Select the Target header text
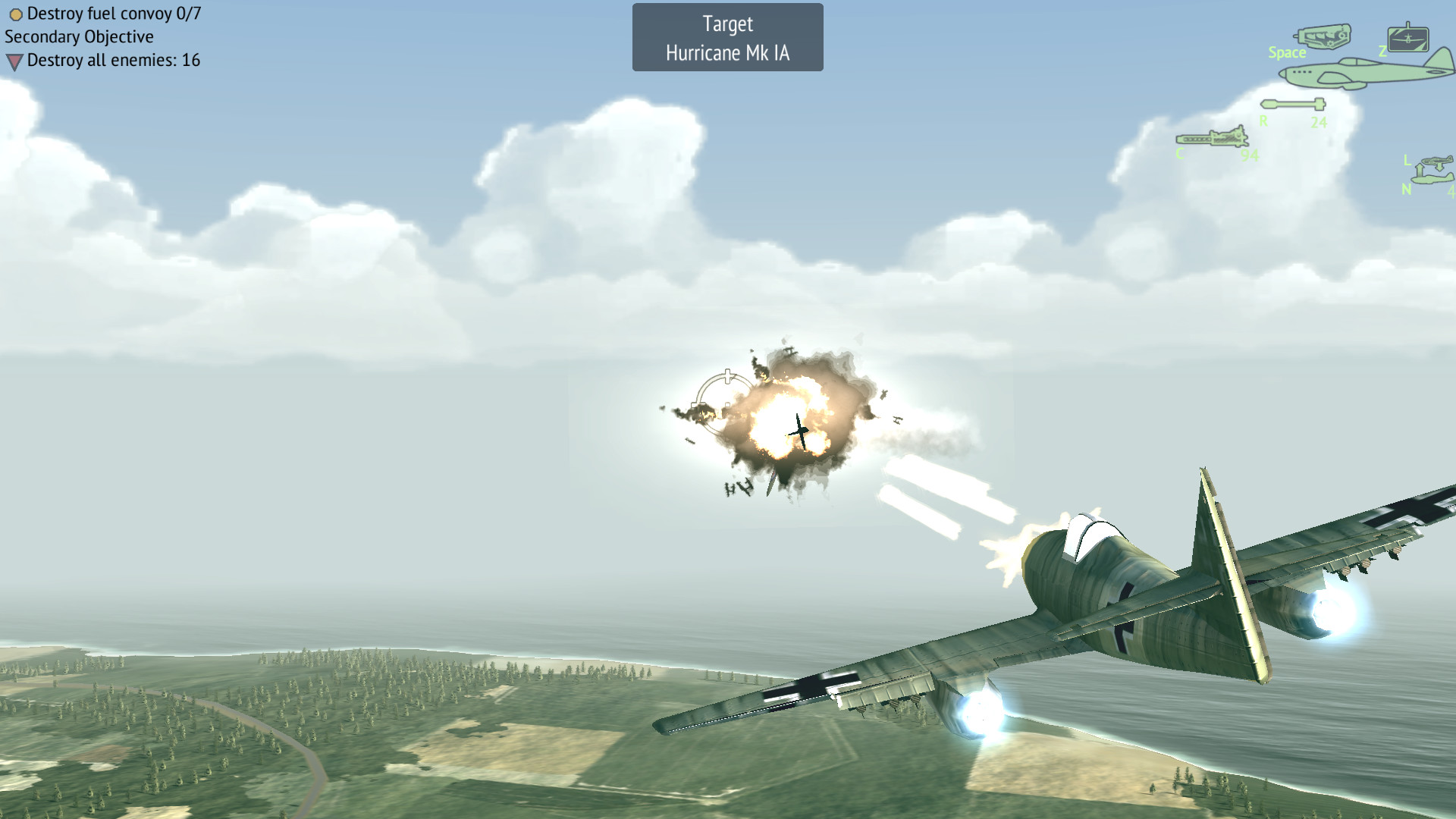Screen dimensions: 1456x819 click(727, 23)
